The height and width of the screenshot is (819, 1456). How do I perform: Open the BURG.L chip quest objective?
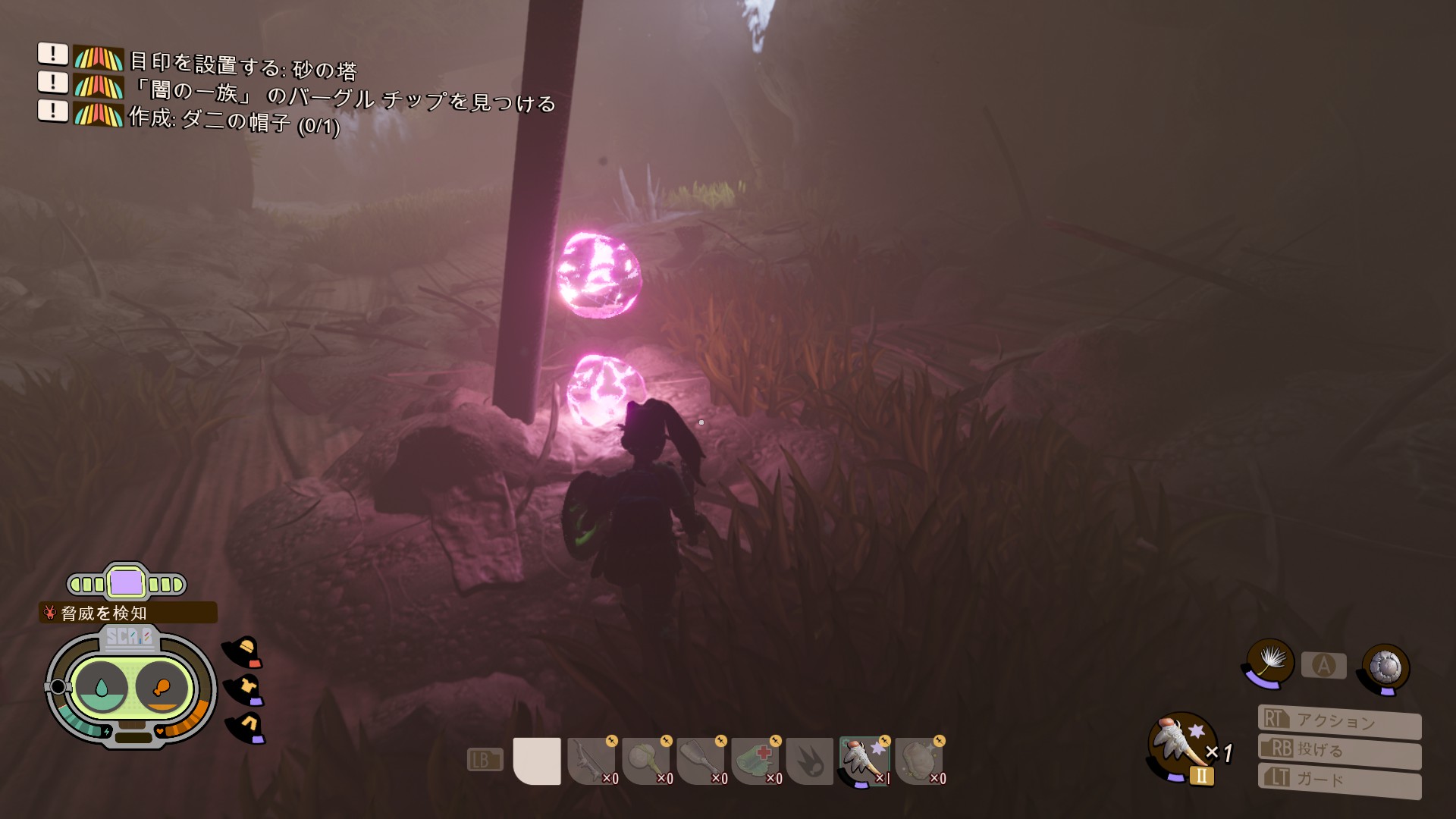pos(343,96)
